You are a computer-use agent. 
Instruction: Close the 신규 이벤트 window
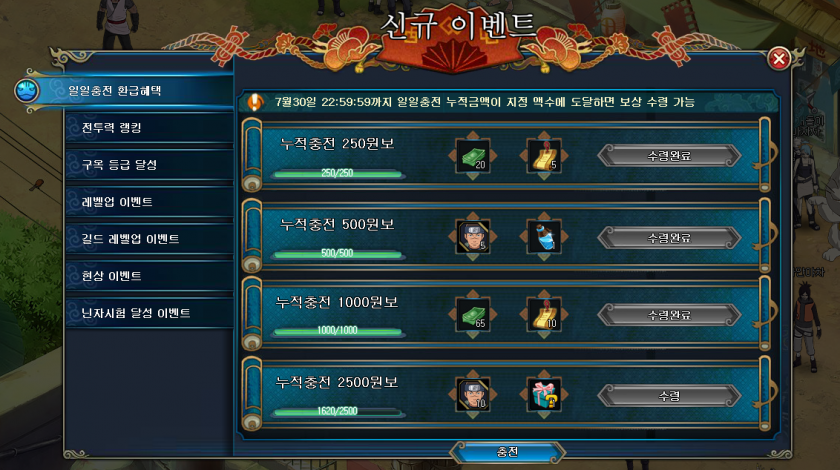coord(779,59)
